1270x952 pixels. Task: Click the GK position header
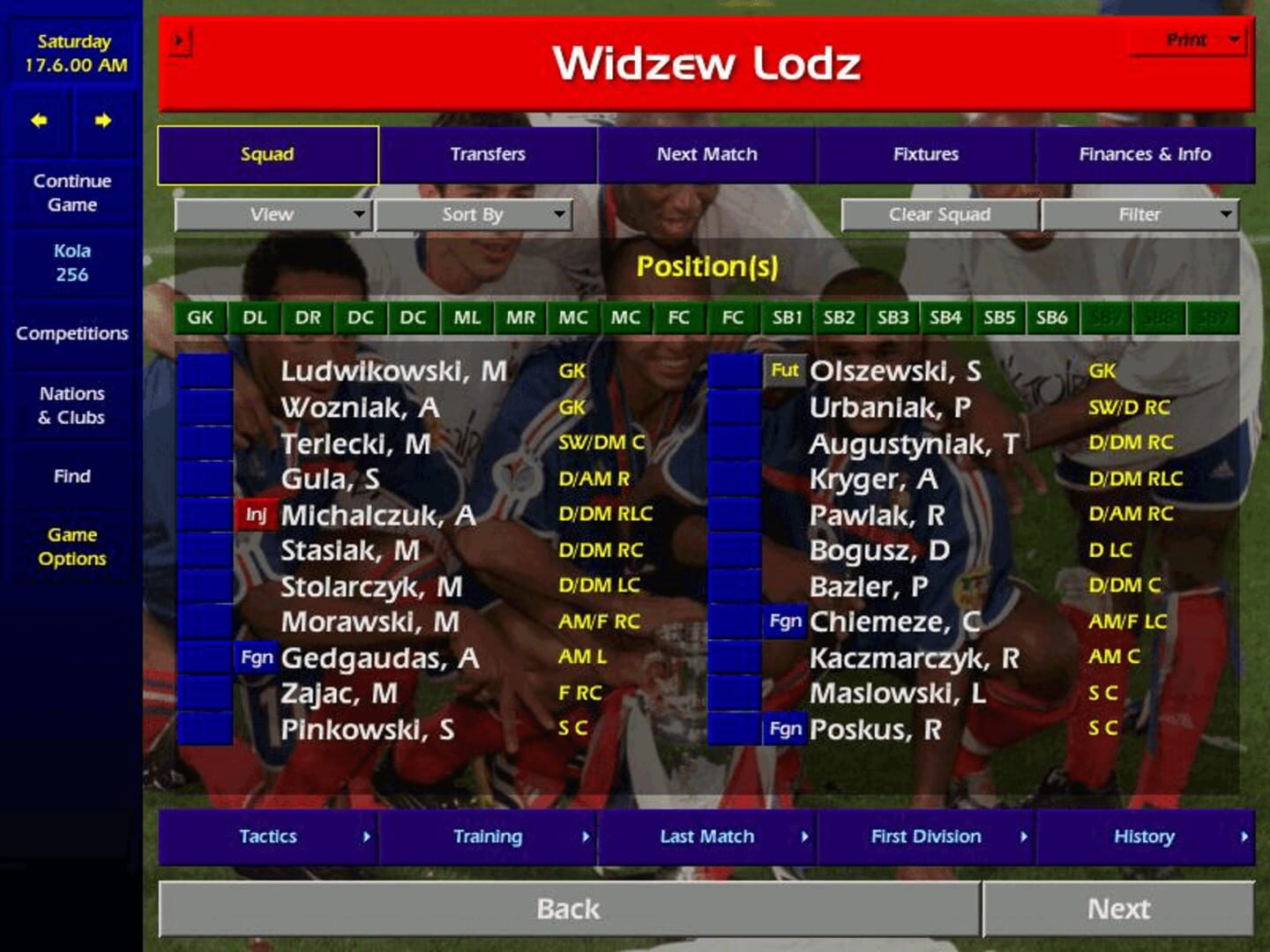point(200,318)
